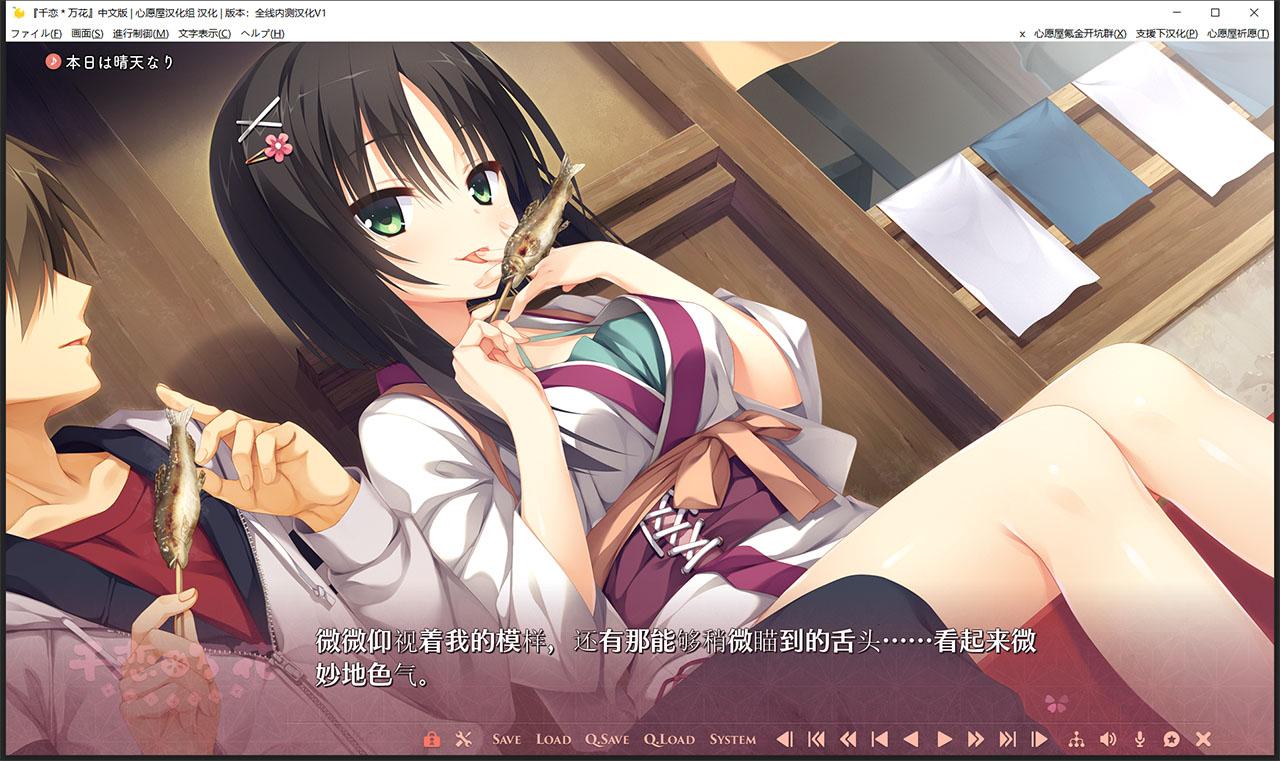Image resolution: width=1280 pixels, height=761 pixels.
Task: Open the 画面(S) menu
Action: point(87,33)
